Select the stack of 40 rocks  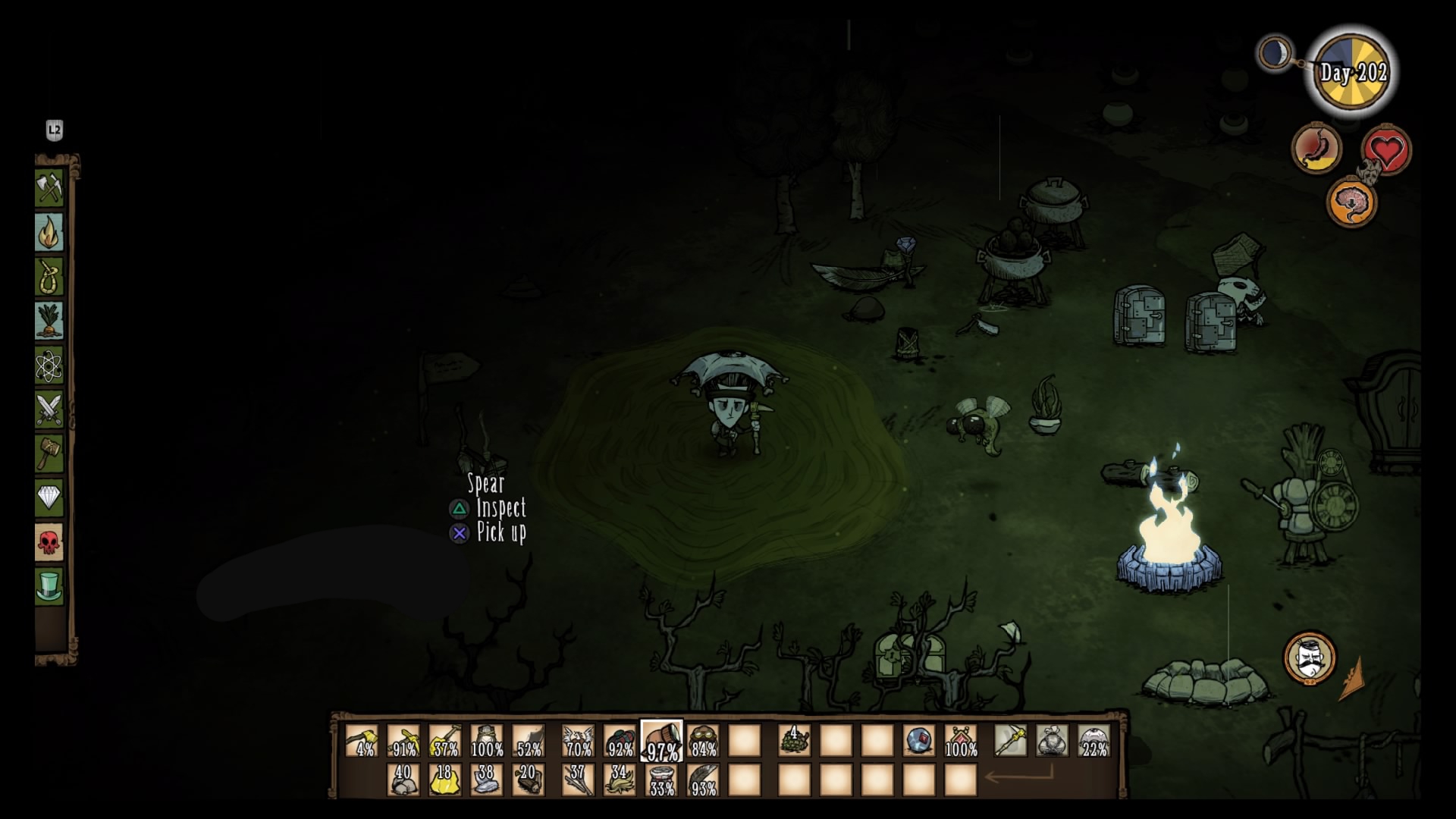tap(403, 780)
